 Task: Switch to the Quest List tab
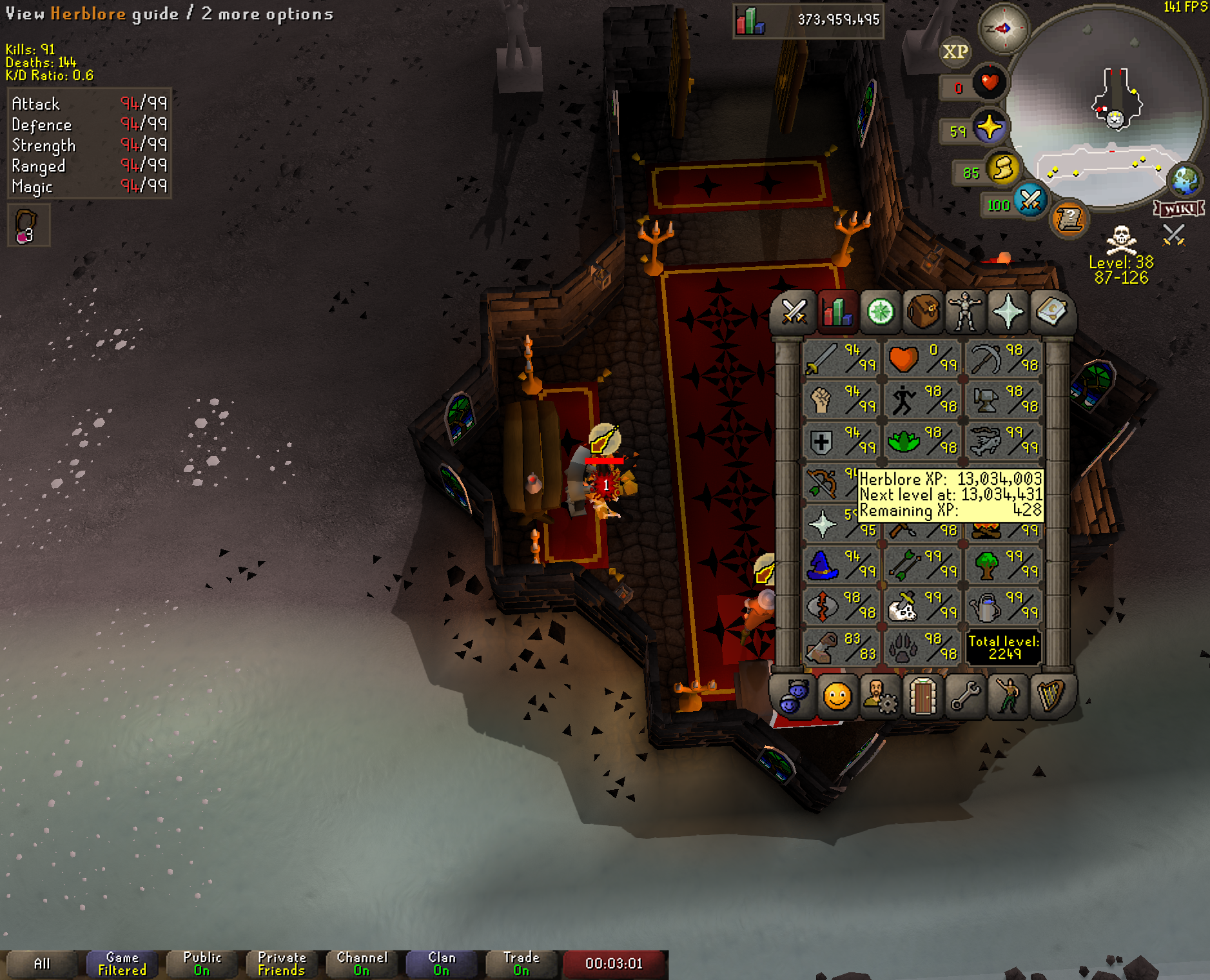(x=880, y=313)
